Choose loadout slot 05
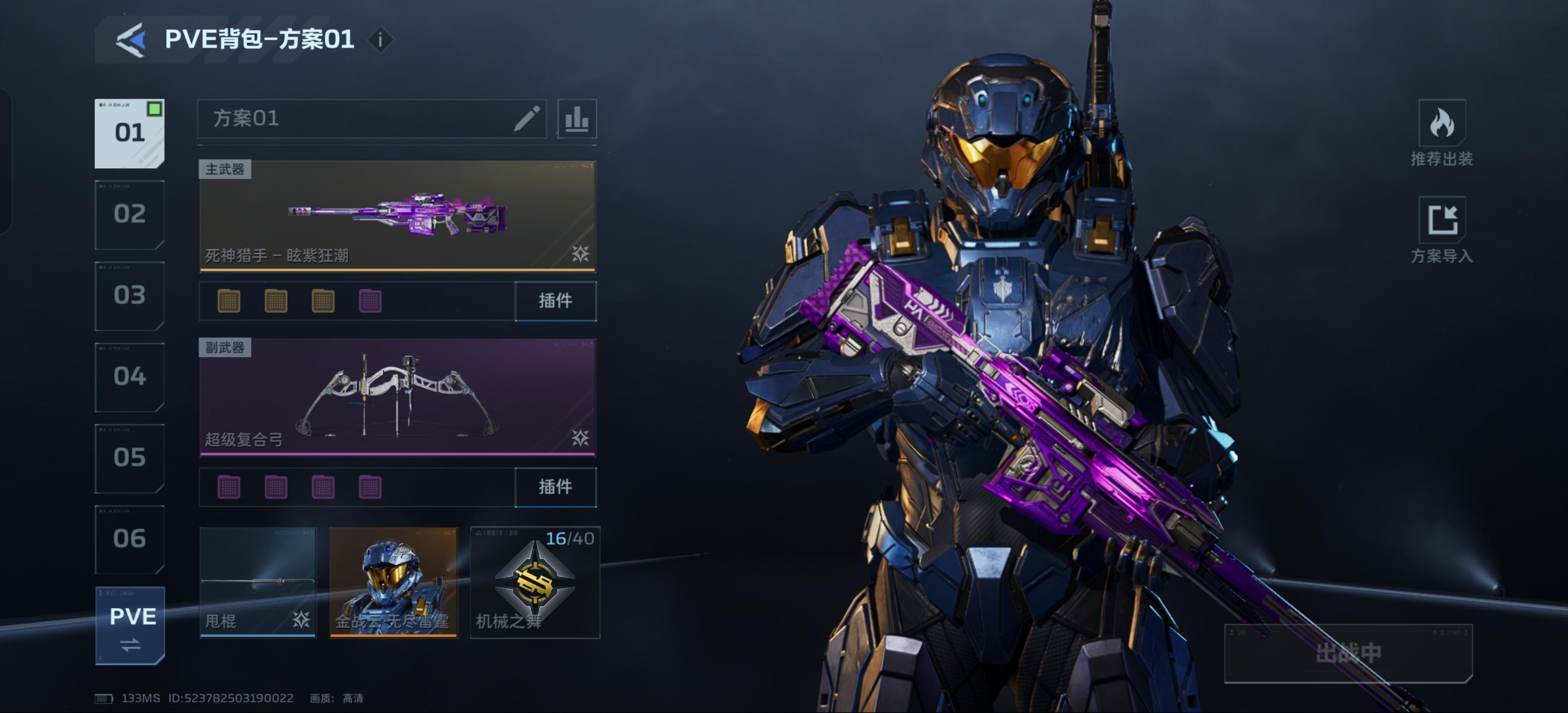This screenshot has width=1568, height=713. (129, 458)
